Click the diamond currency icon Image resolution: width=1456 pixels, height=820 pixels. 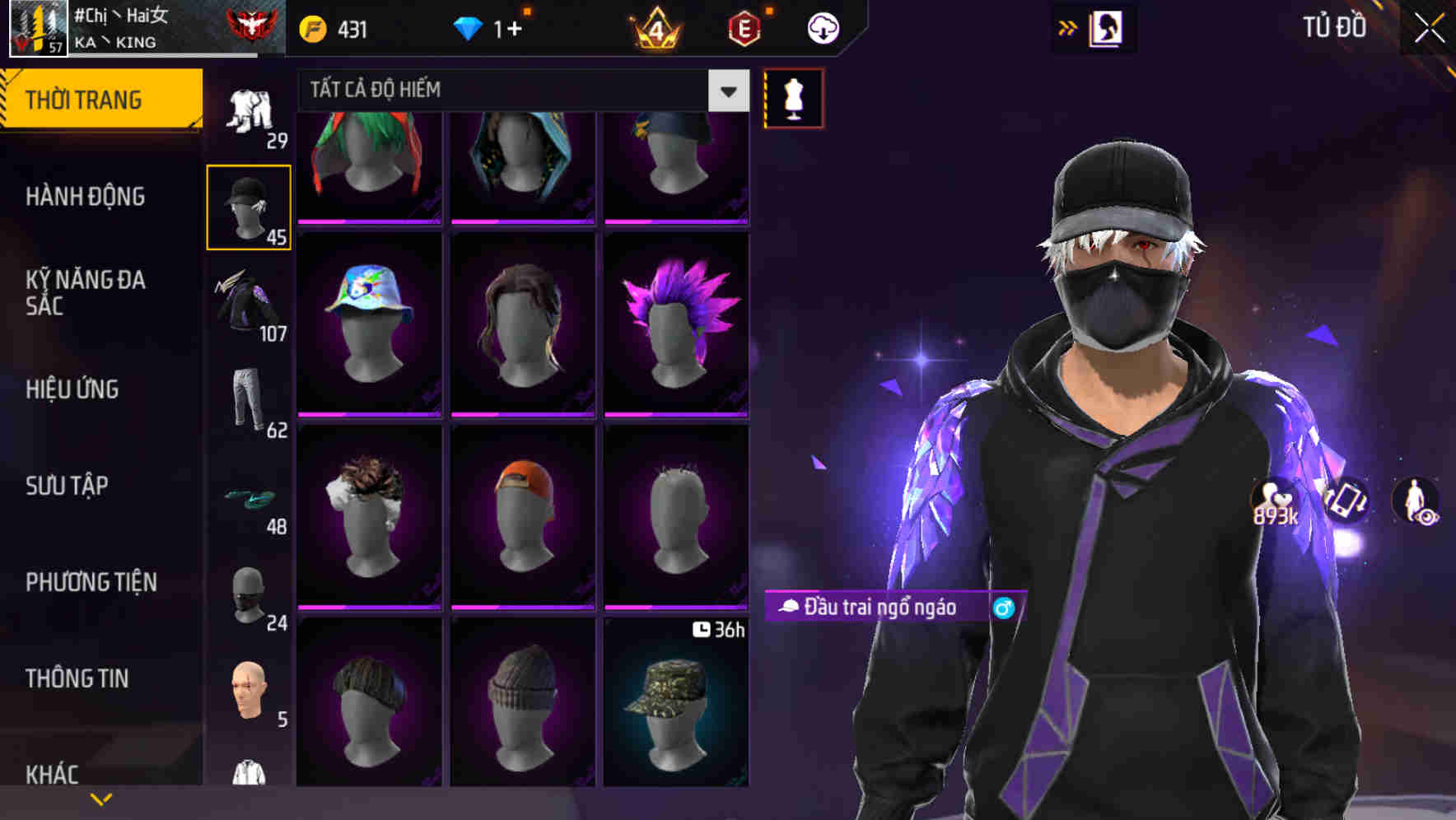click(x=468, y=27)
